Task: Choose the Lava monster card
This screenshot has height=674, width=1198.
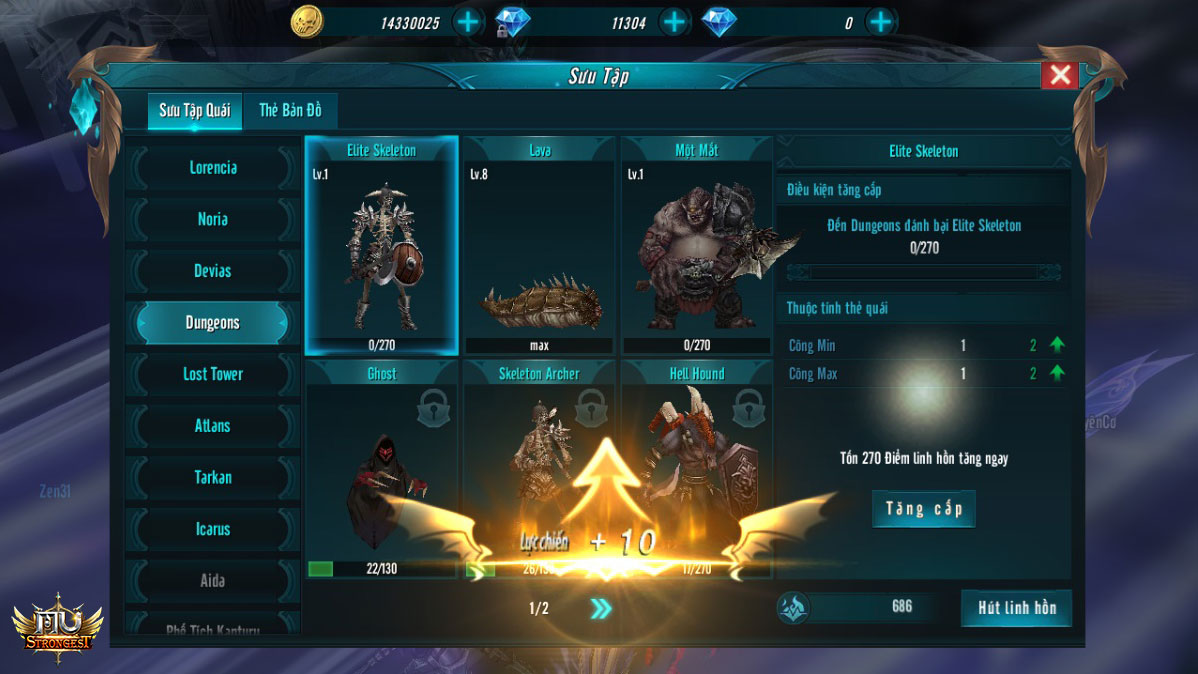Action: [539, 246]
